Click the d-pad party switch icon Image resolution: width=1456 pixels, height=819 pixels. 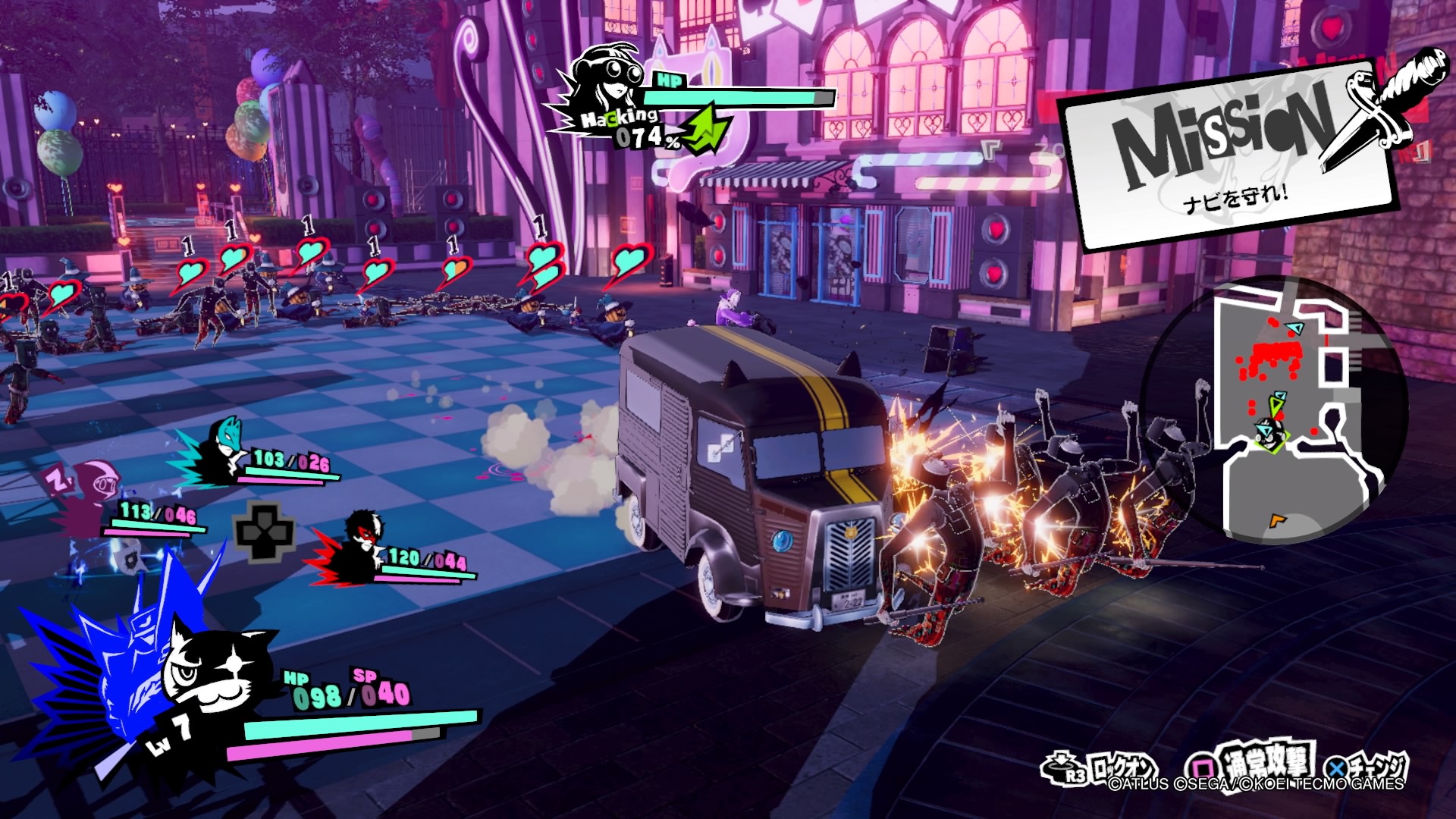click(x=265, y=529)
